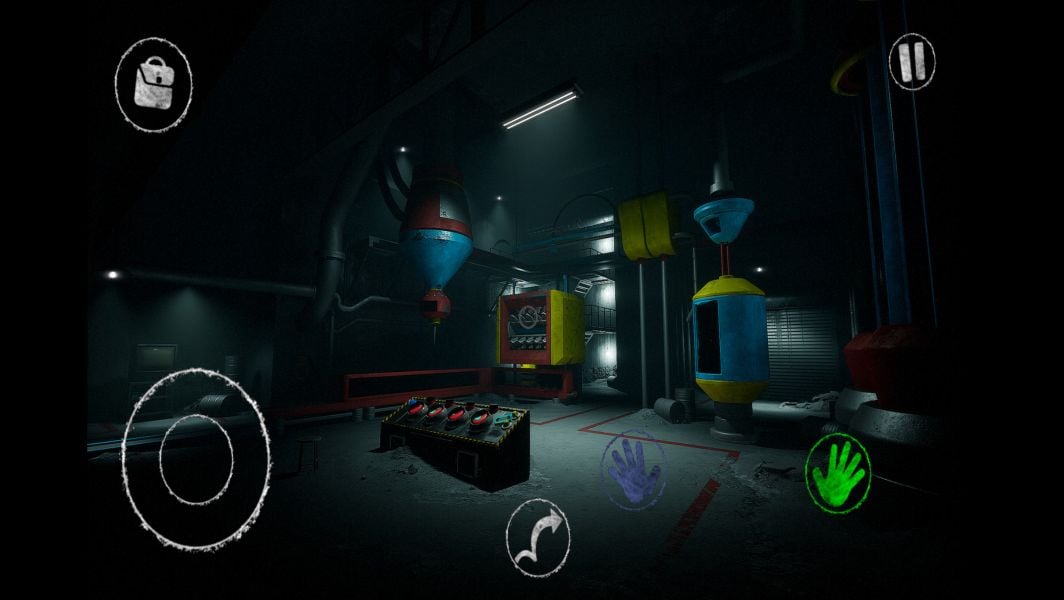Open the backpack inventory
Viewport: 1064px width, 600px height.
click(x=153, y=82)
